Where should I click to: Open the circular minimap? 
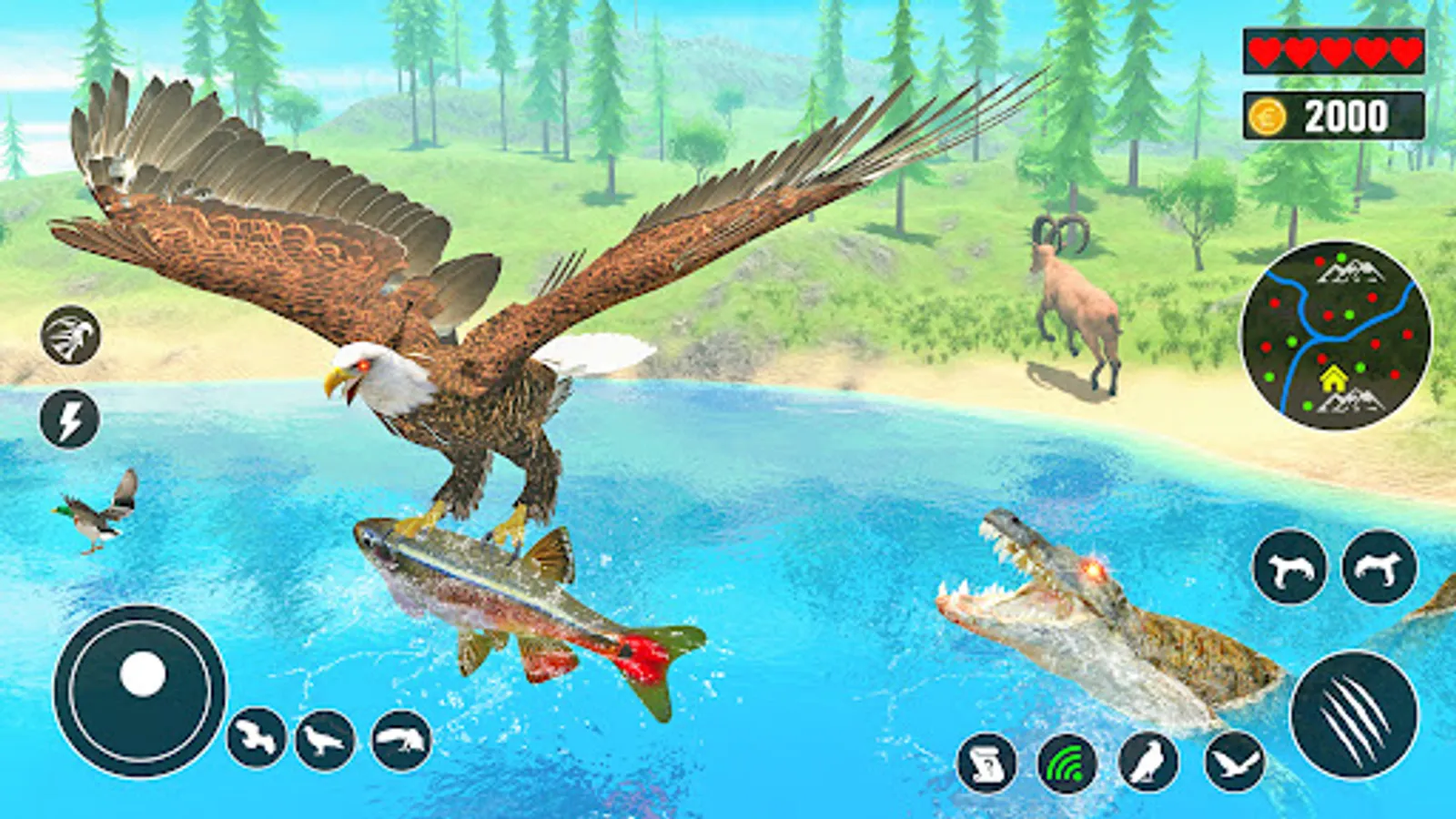(1335, 336)
